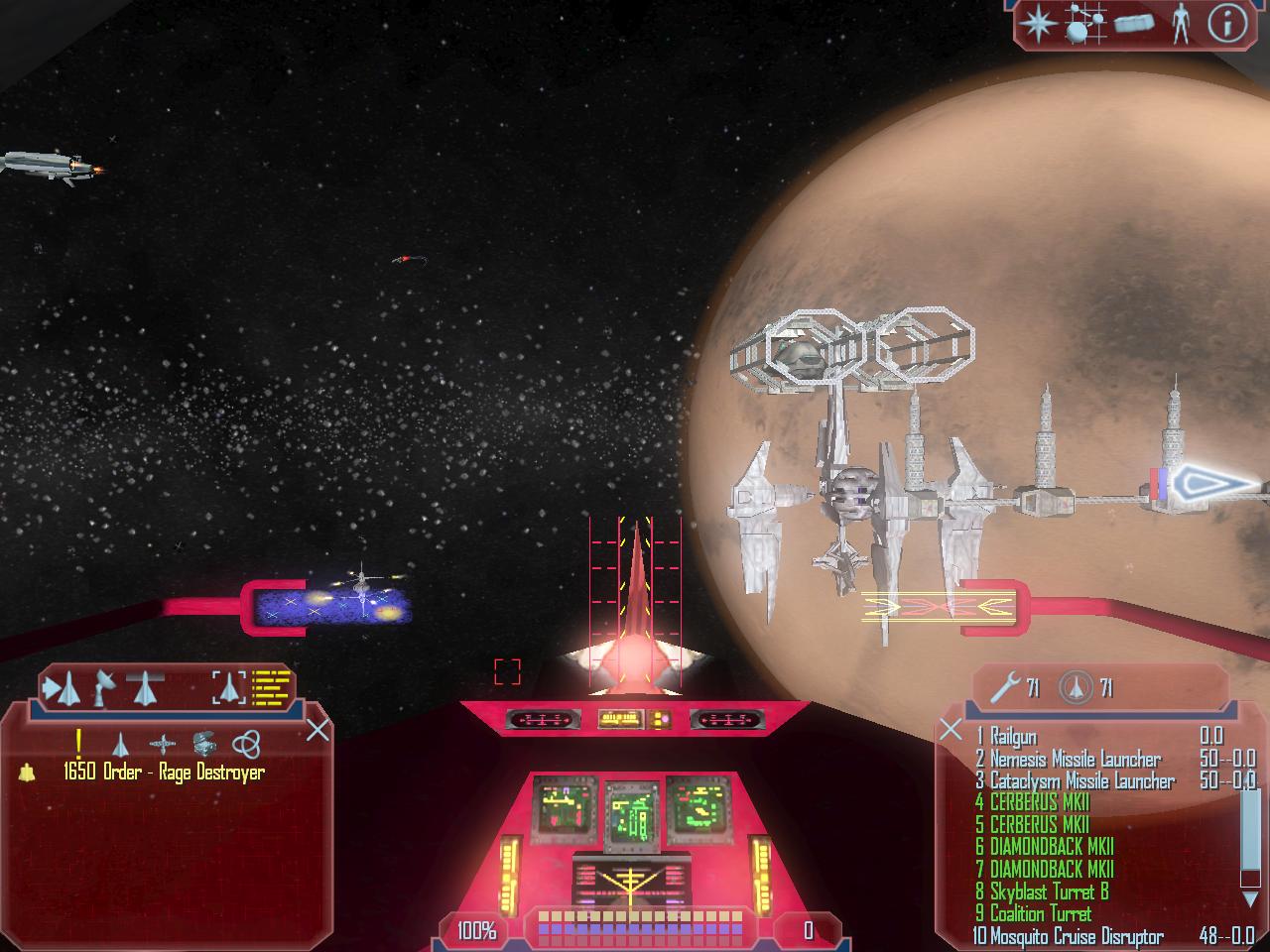Toggle the yellow lines contact list view
The image size is (1270, 952).
coord(271,686)
